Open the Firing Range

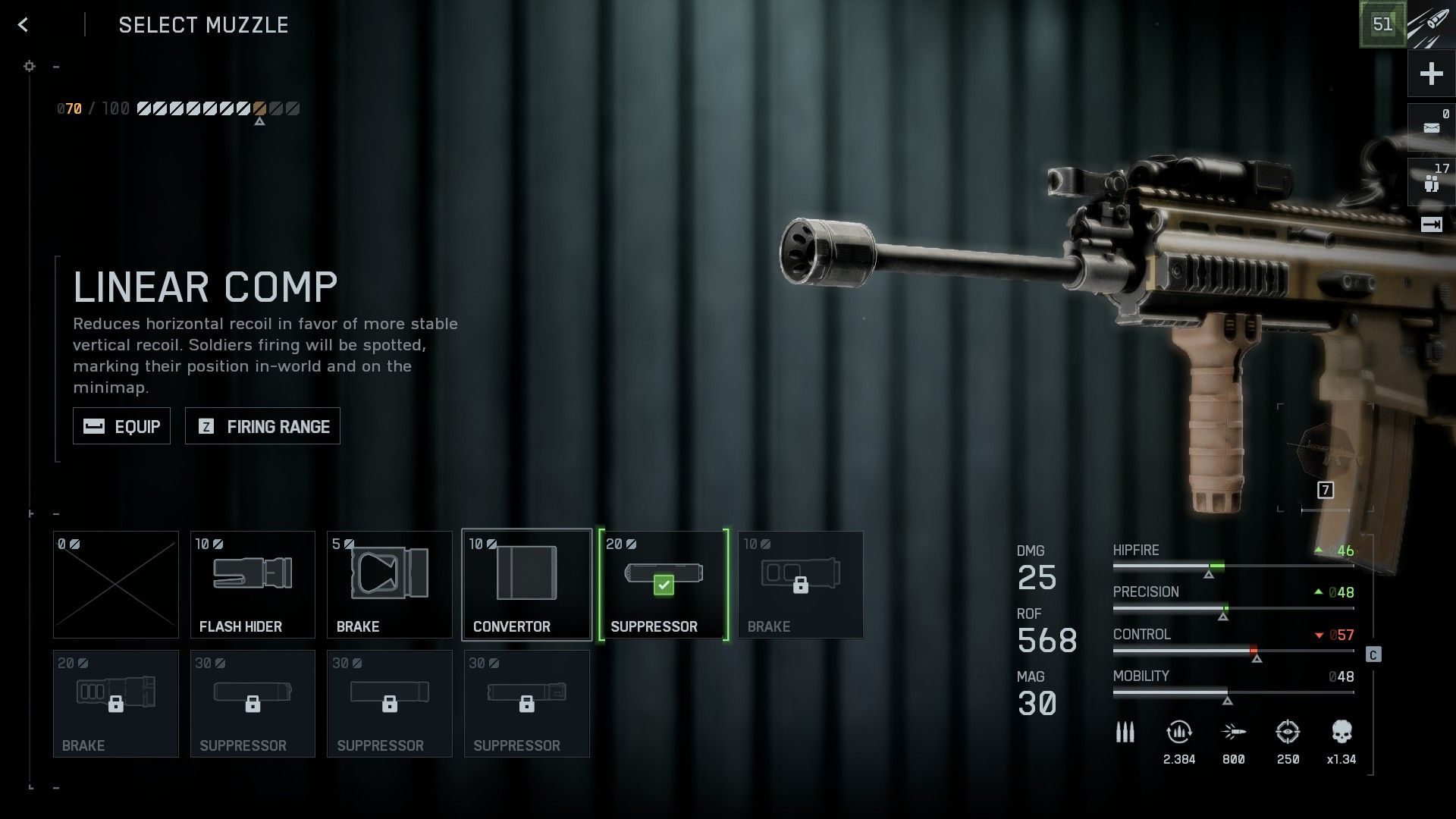click(x=262, y=426)
